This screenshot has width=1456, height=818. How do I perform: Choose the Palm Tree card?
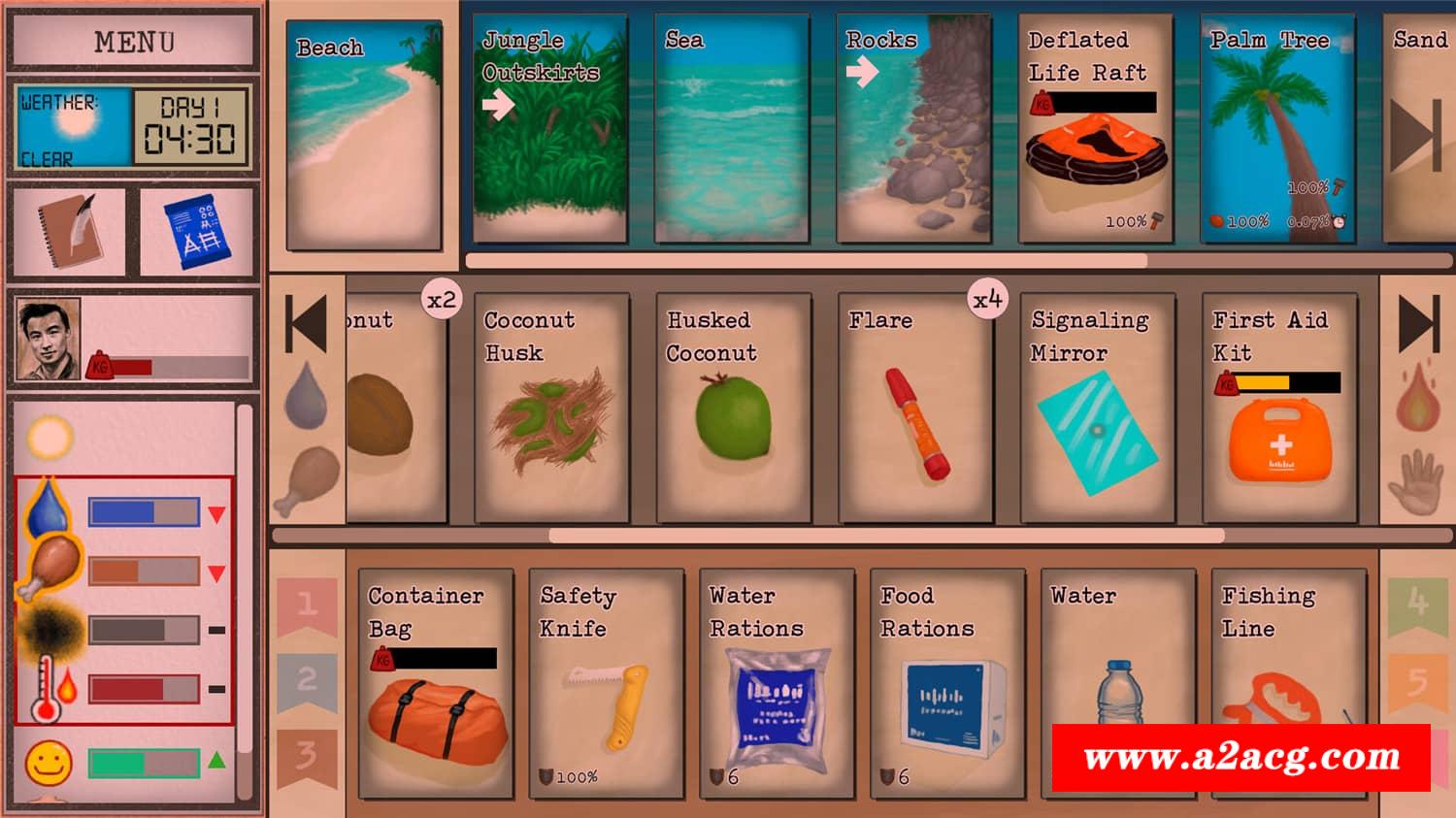[x=1277, y=128]
